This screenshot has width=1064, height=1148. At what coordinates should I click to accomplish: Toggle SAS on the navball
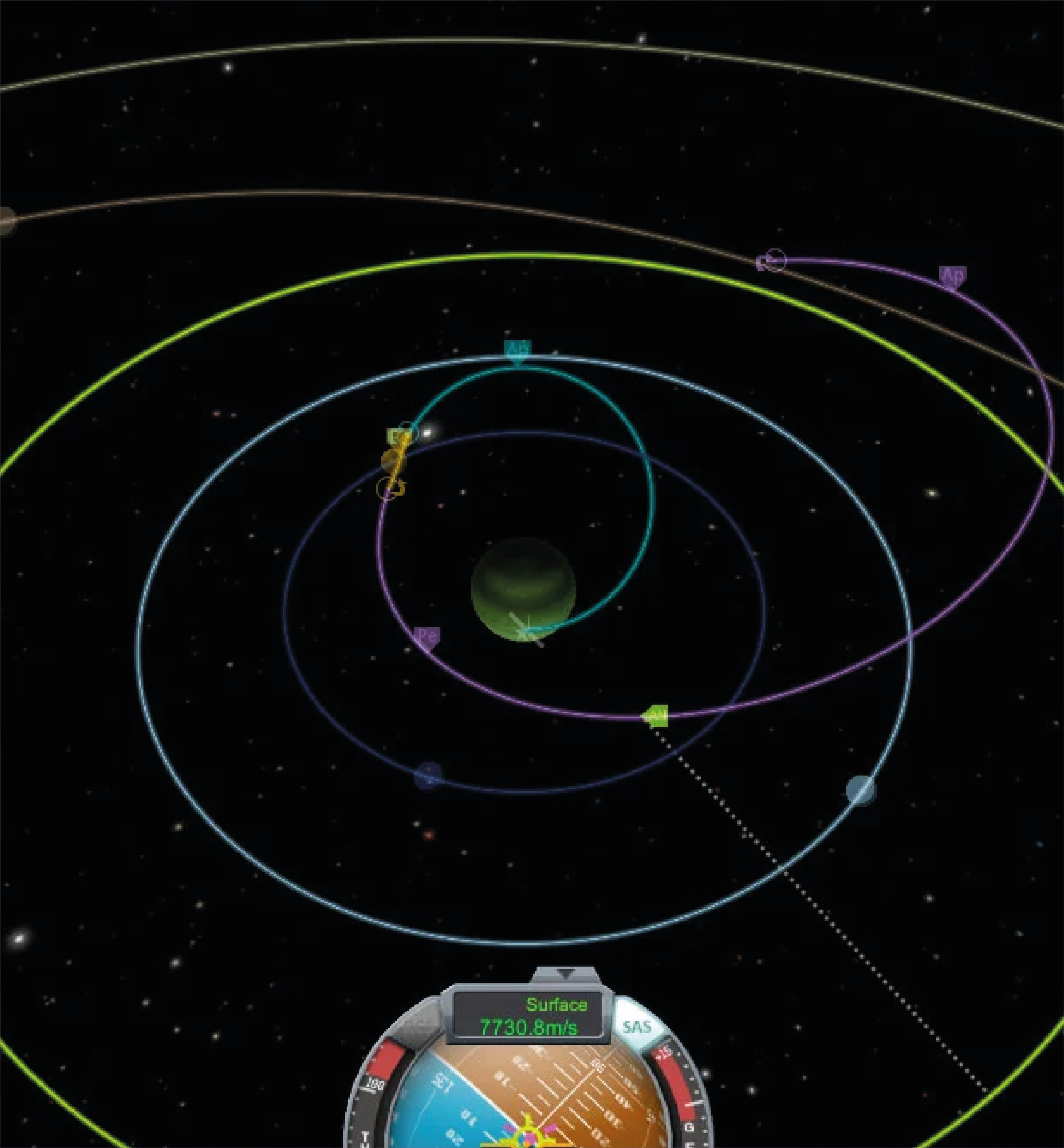637,1027
